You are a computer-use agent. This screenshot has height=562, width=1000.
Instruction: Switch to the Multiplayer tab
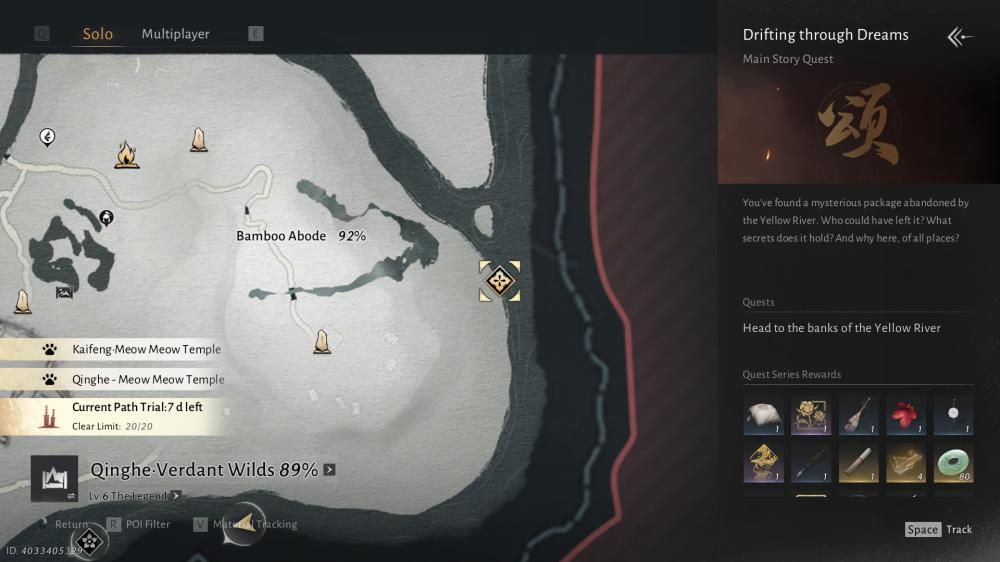click(x=175, y=34)
